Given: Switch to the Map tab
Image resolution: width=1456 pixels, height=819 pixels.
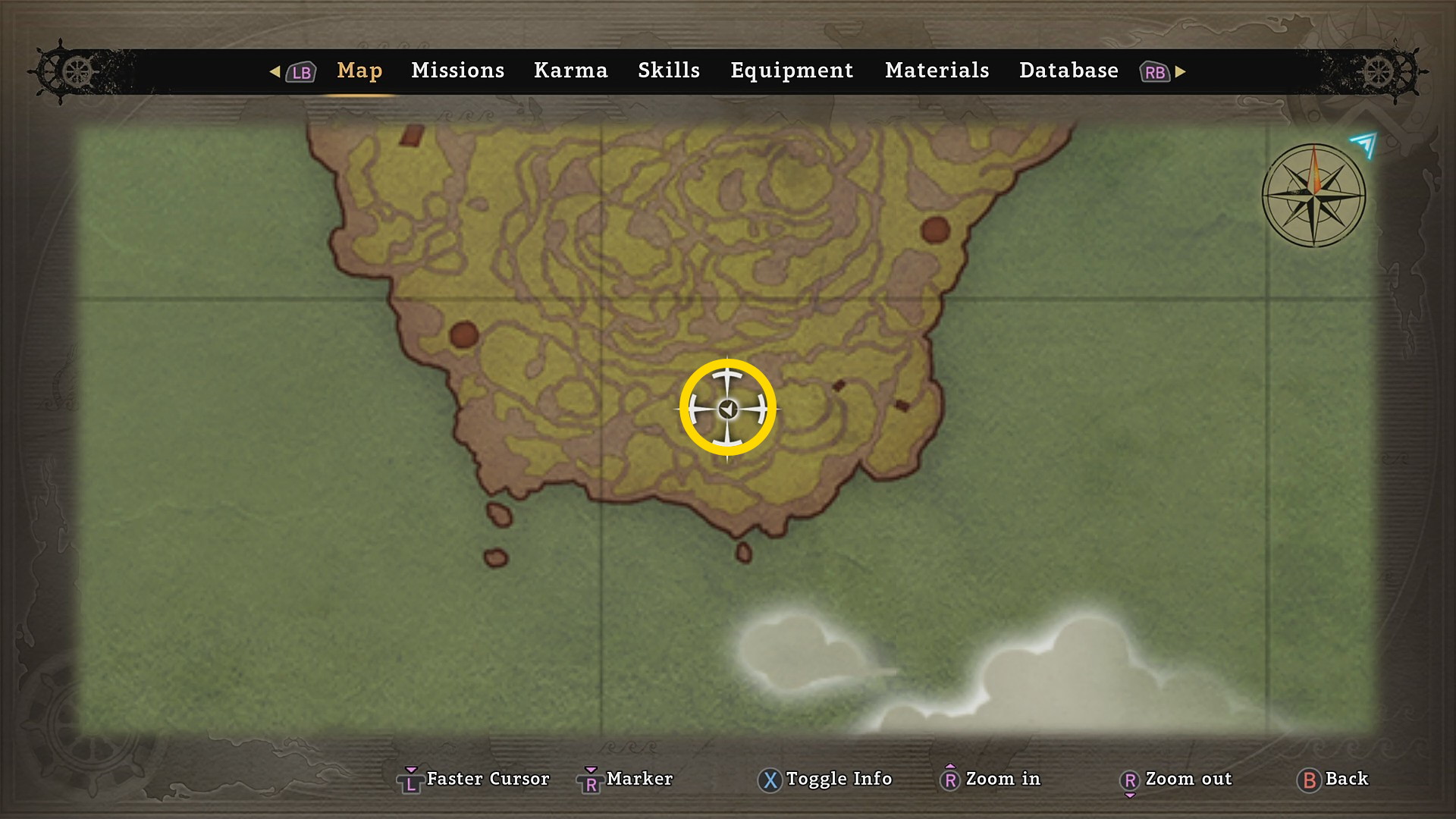Looking at the screenshot, I should 359,71.
